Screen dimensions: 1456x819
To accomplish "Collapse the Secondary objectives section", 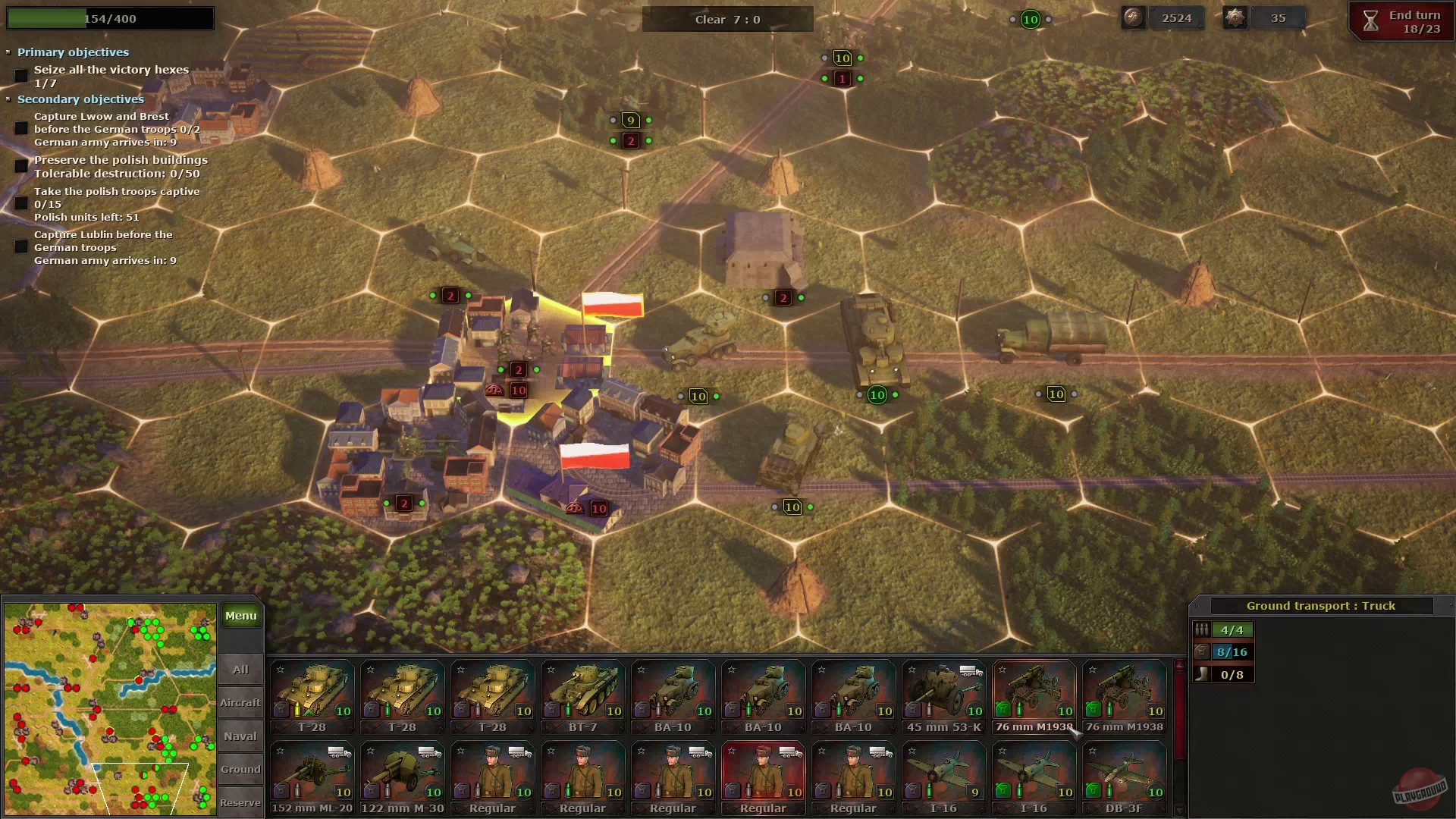I will [x=8, y=99].
